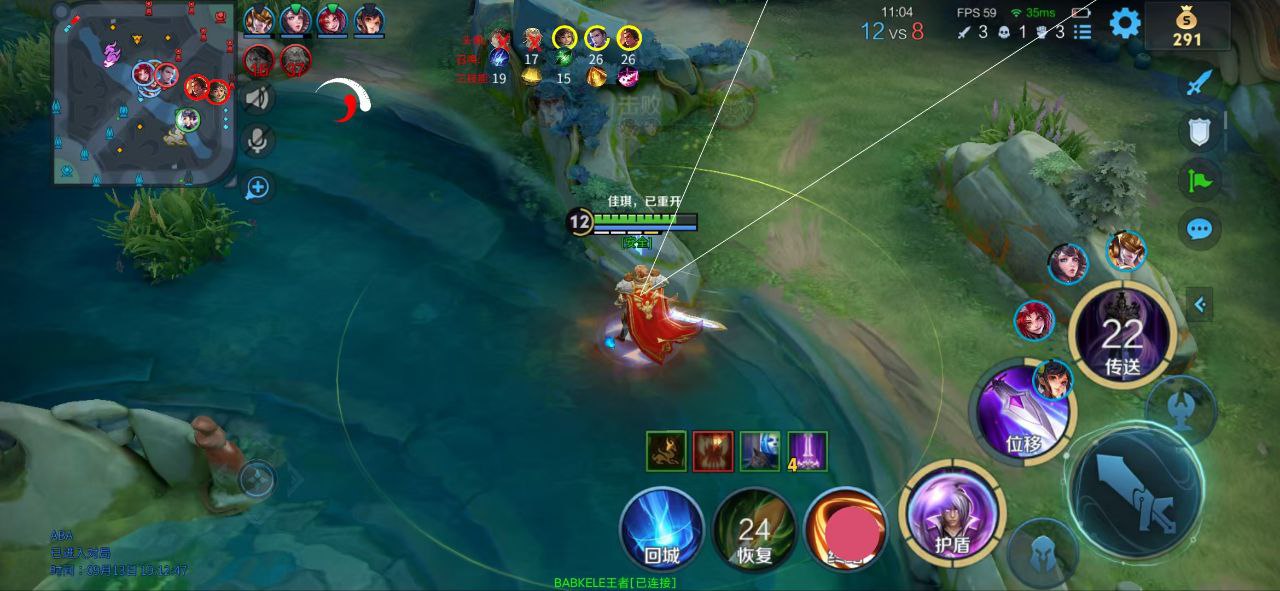This screenshot has width=1280, height=591.
Task: Tap the 回城 recall button
Action: pos(662,528)
